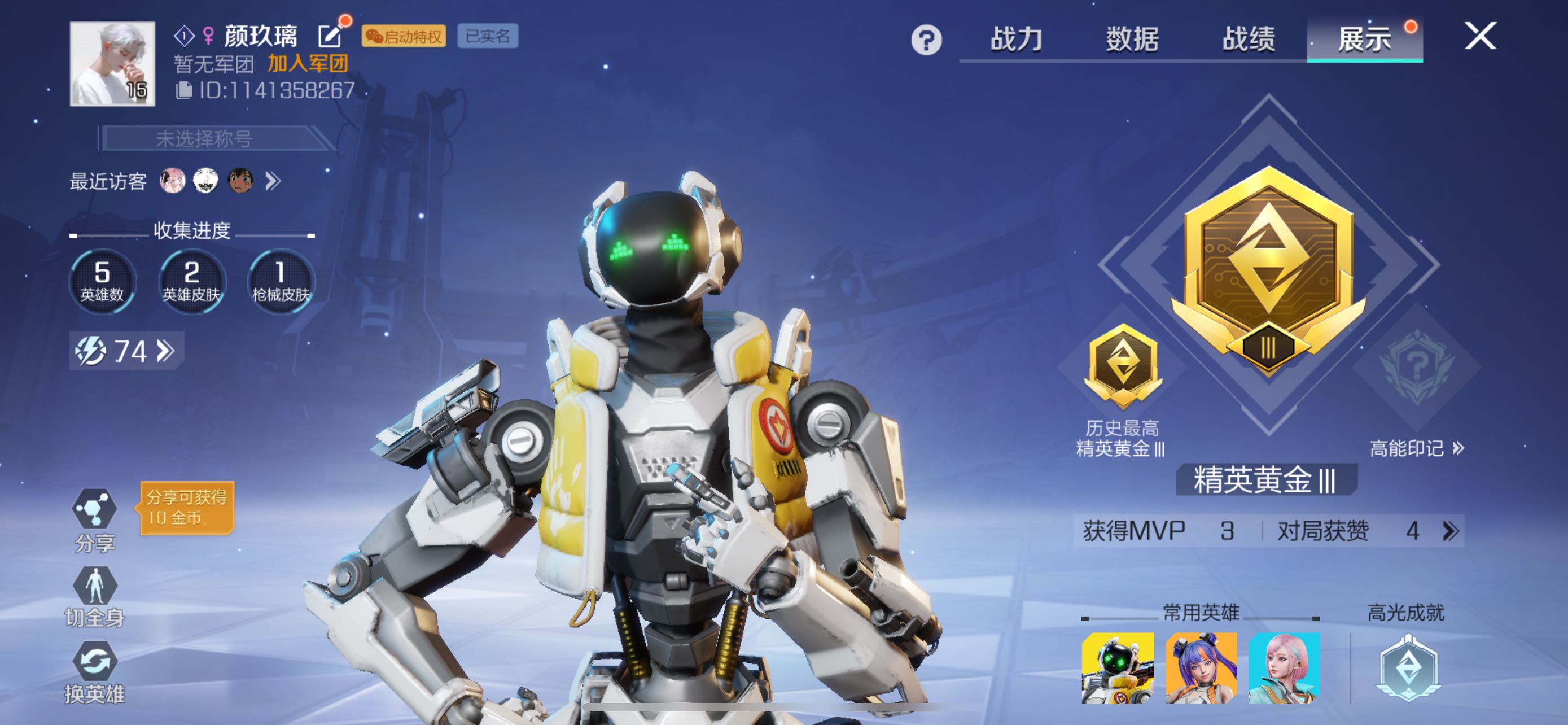Select the pink-haired hero in 常用英雄
The width and height of the screenshot is (1568, 725).
click(1284, 668)
